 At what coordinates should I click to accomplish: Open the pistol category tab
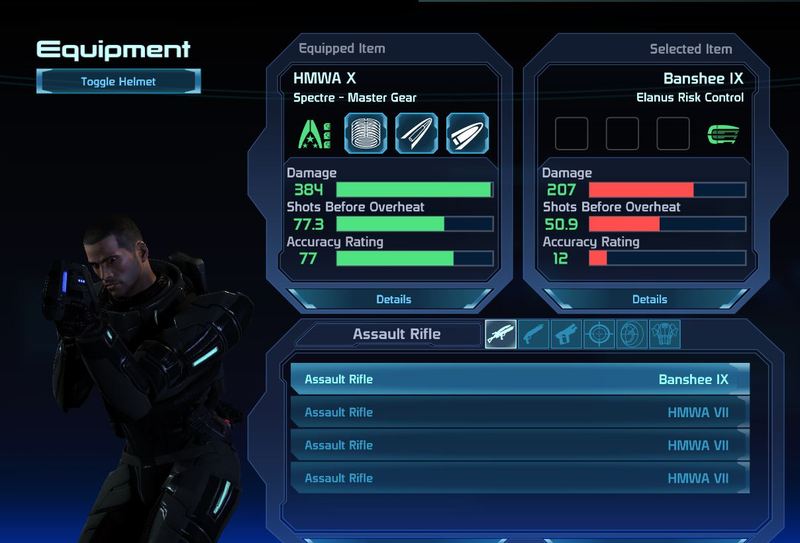pos(566,334)
